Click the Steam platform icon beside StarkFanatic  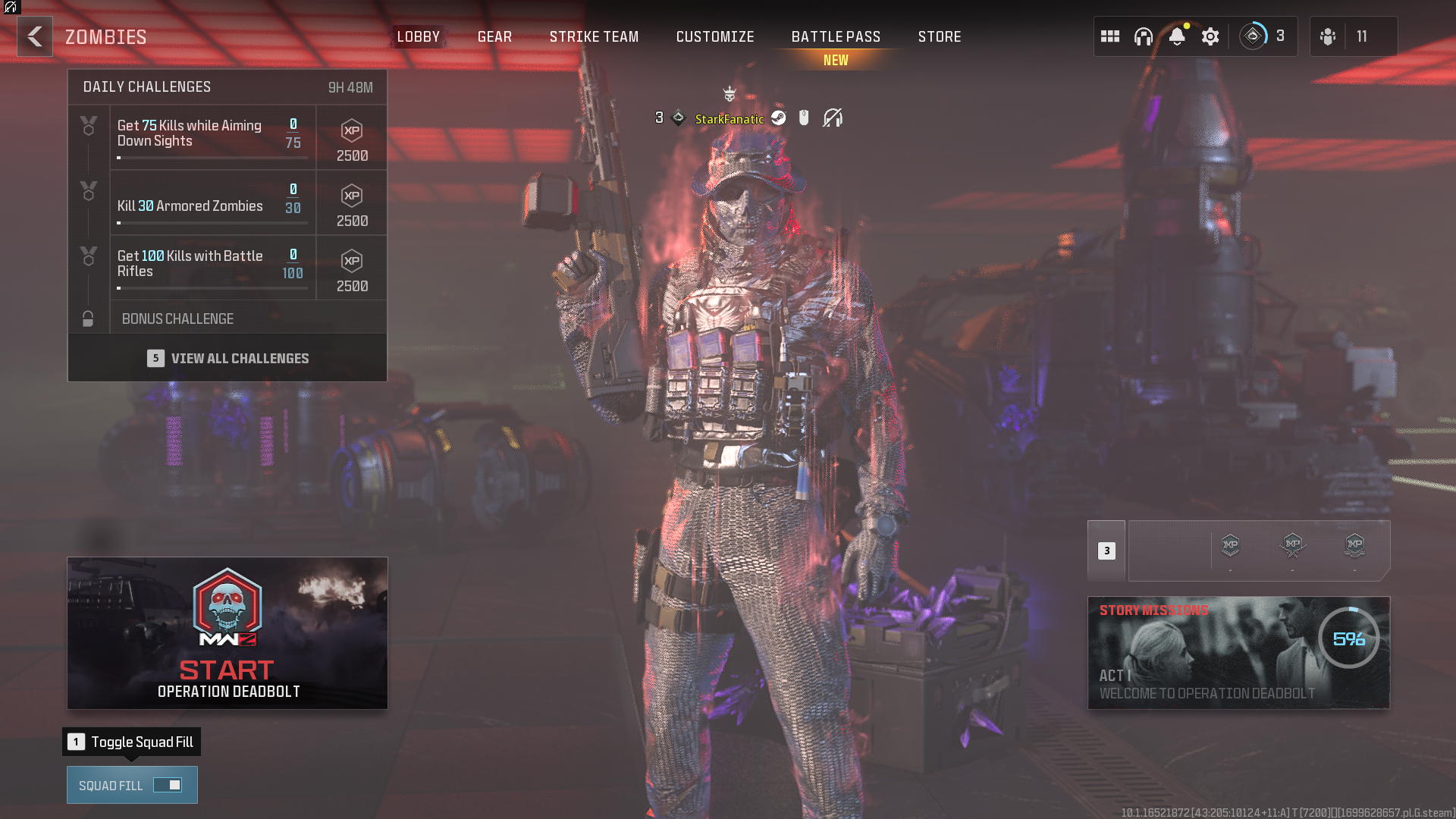(x=778, y=118)
